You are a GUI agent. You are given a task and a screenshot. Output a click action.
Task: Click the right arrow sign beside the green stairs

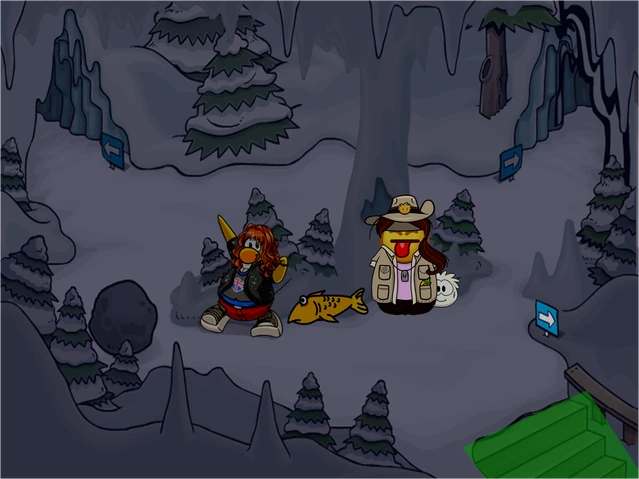[x=546, y=316]
